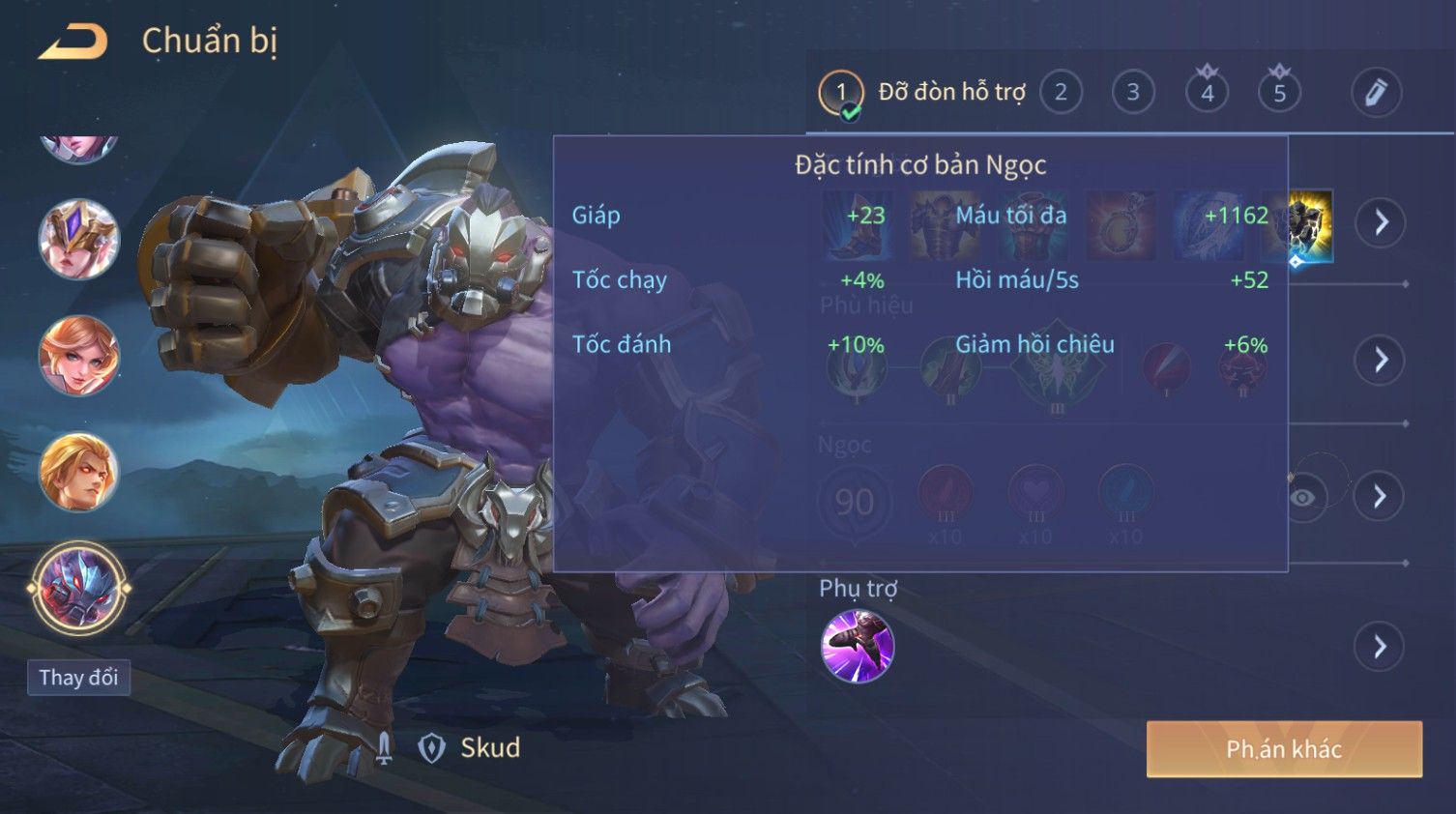Open the equipment row arrow
1456x814 pixels.
[1380, 222]
